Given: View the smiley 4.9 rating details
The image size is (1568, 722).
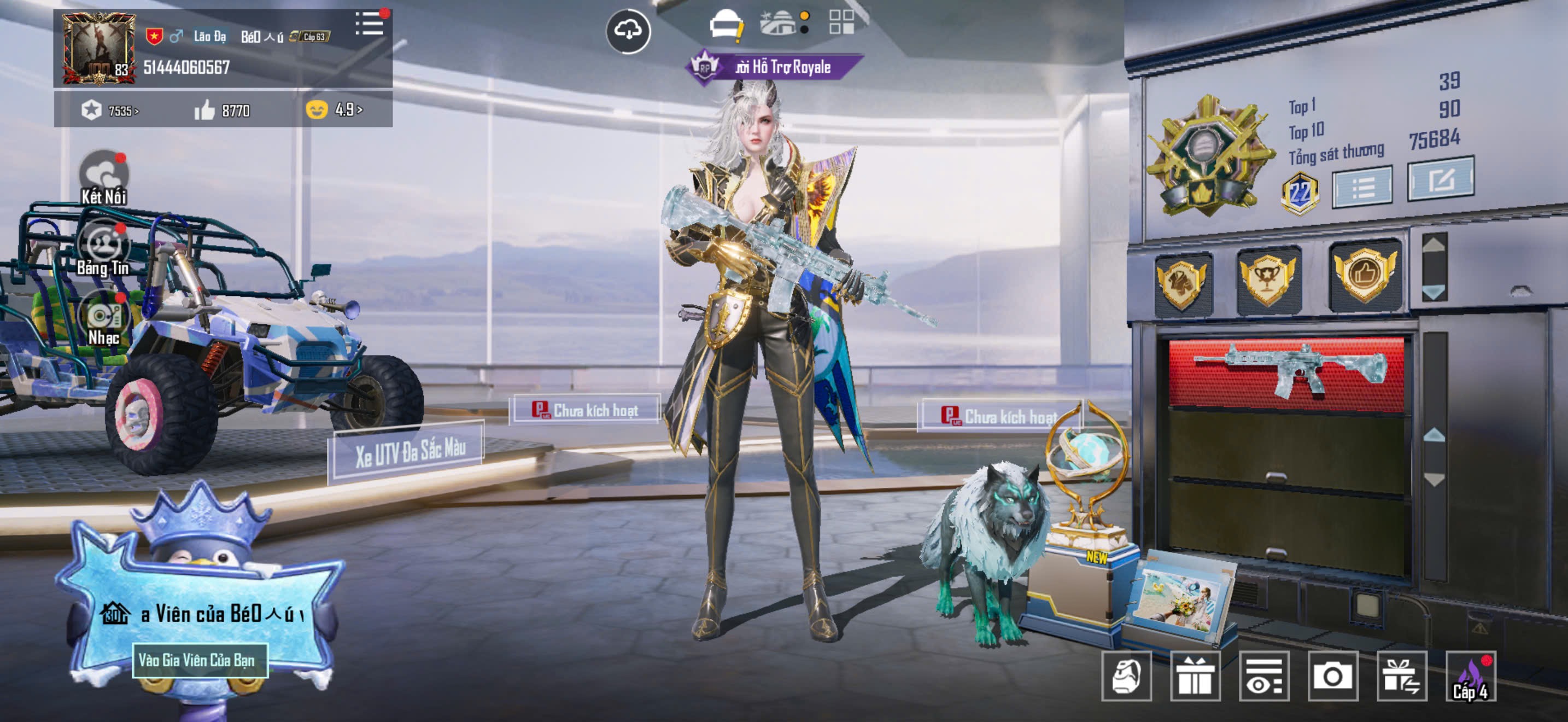Looking at the screenshot, I should click(x=334, y=109).
